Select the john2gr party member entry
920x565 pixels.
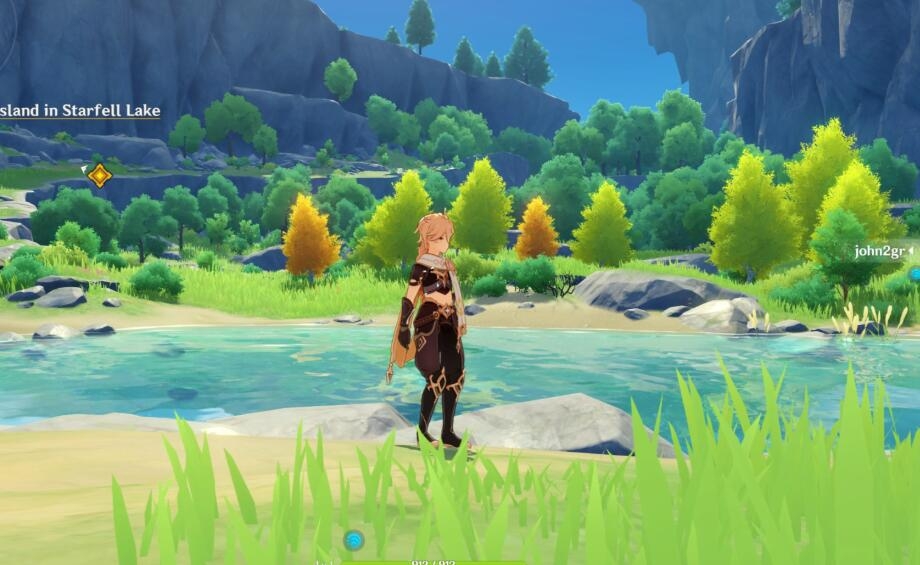click(879, 251)
